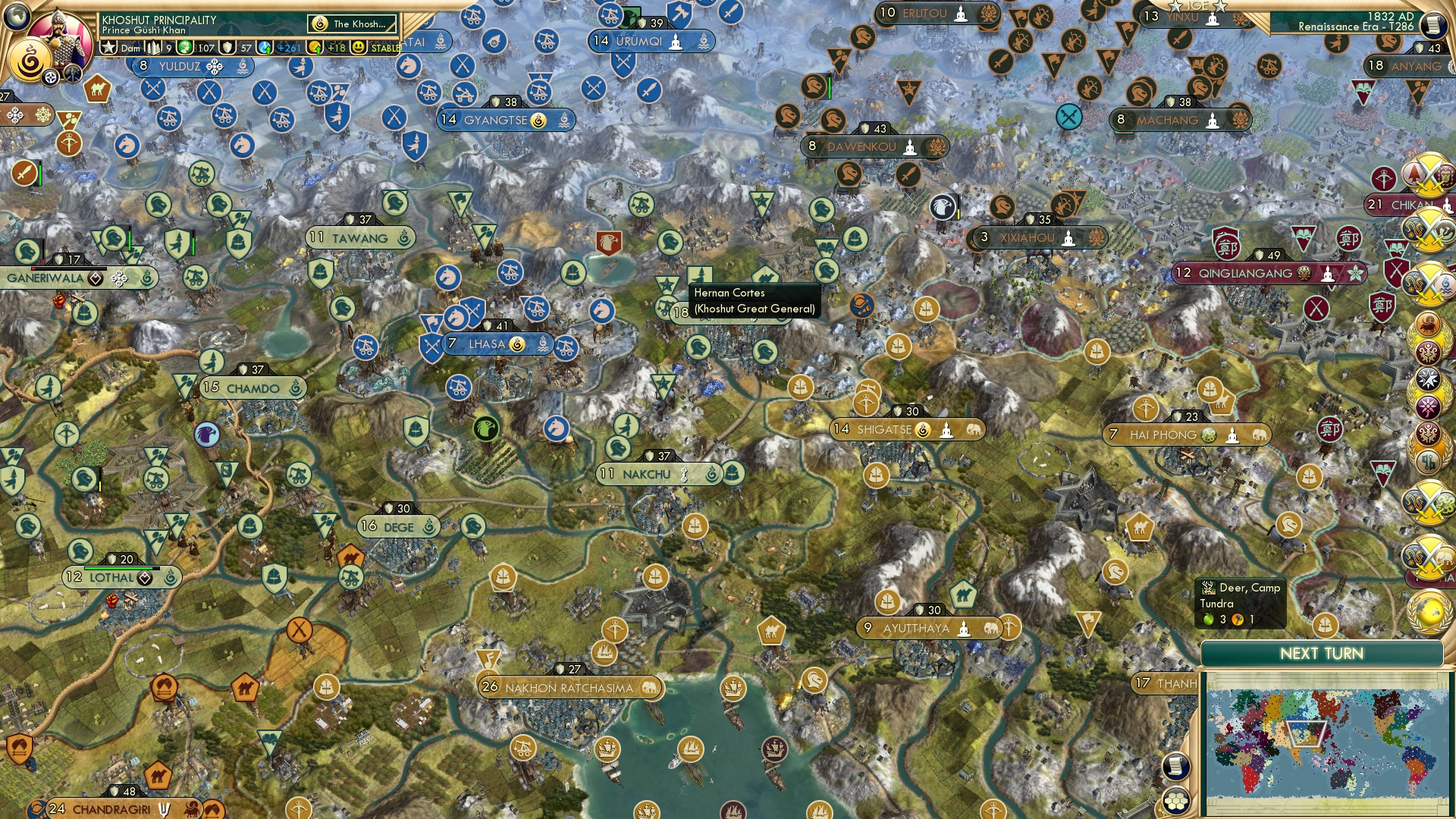Click the city count icon showing 9

coord(154,47)
